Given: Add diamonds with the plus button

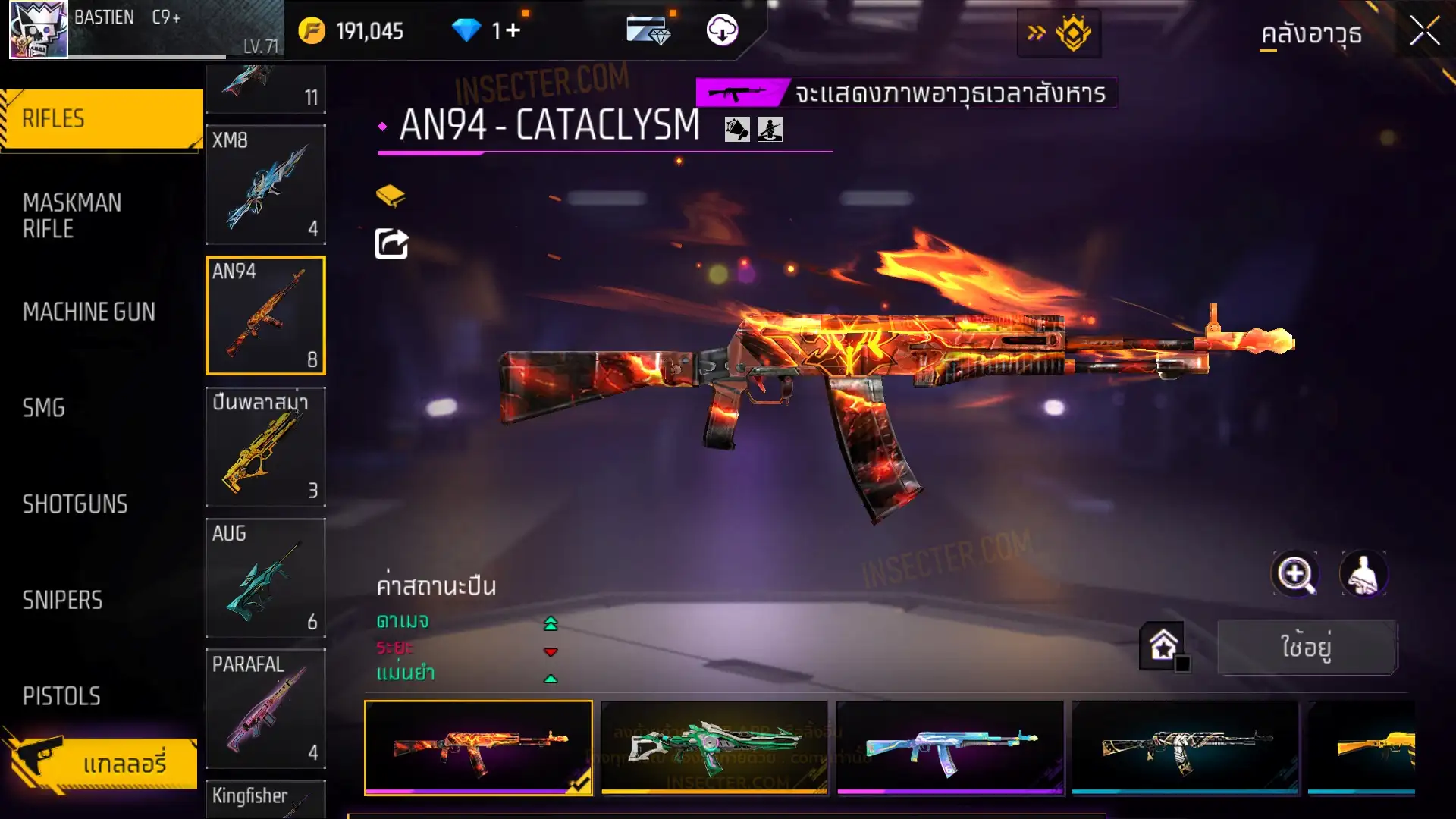Looking at the screenshot, I should [x=513, y=30].
